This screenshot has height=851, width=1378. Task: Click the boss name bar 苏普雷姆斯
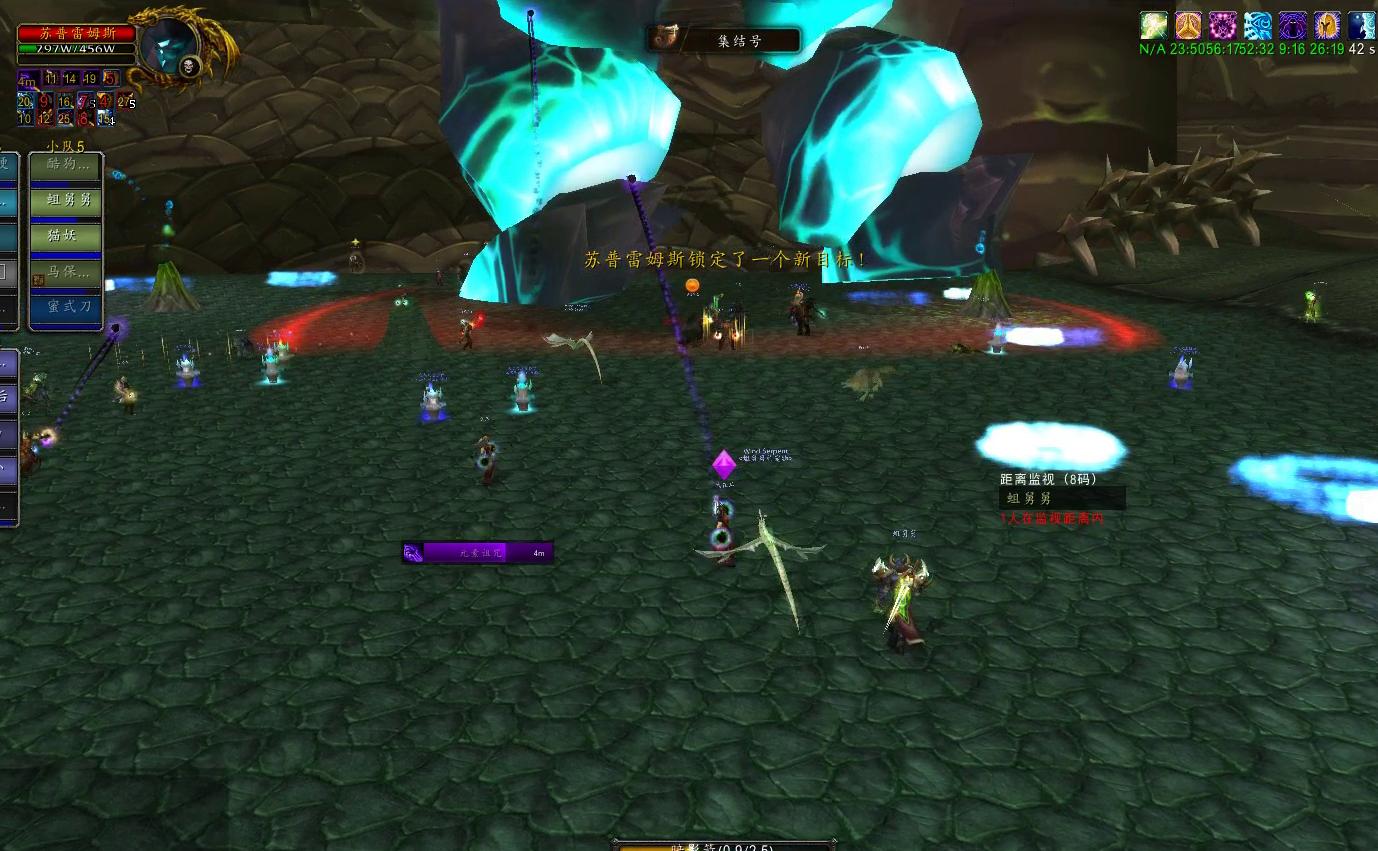tap(77, 33)
